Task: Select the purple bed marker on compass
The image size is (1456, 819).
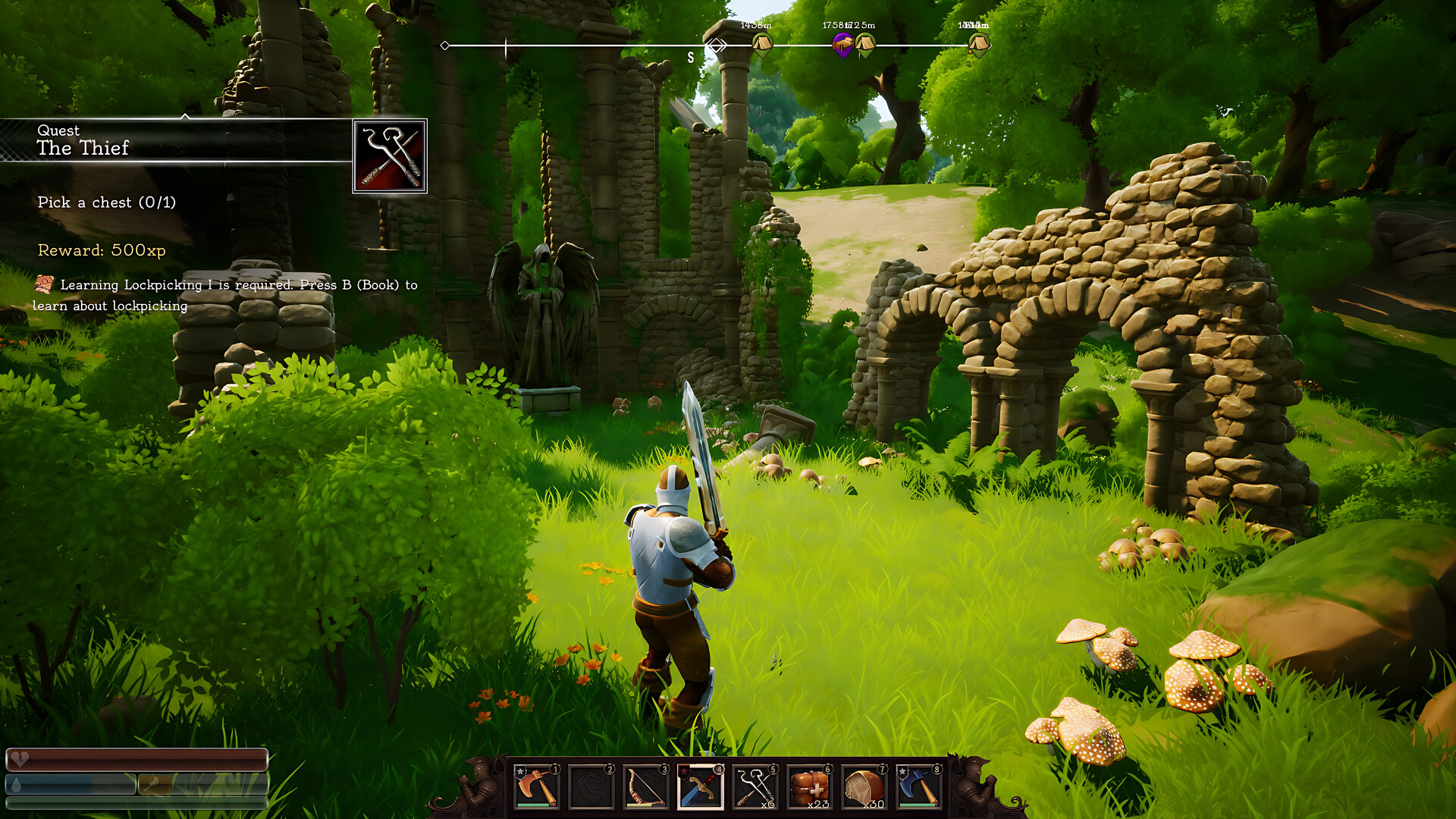Action: point(843,45)
